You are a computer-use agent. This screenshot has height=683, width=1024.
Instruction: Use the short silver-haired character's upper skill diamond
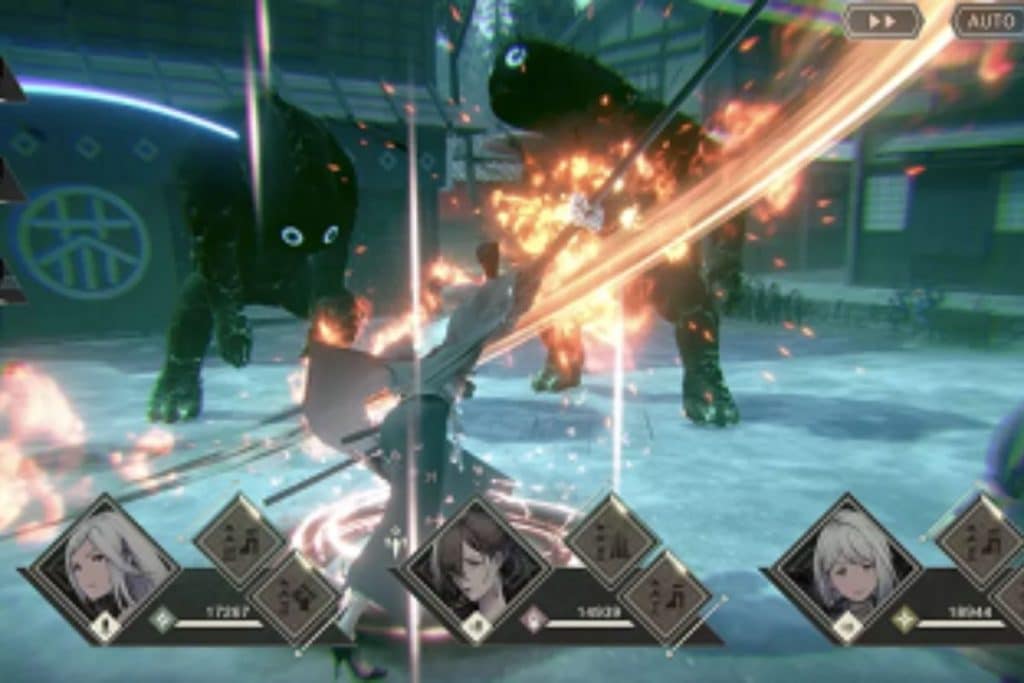pyautogui.click(x=980, y=541)
